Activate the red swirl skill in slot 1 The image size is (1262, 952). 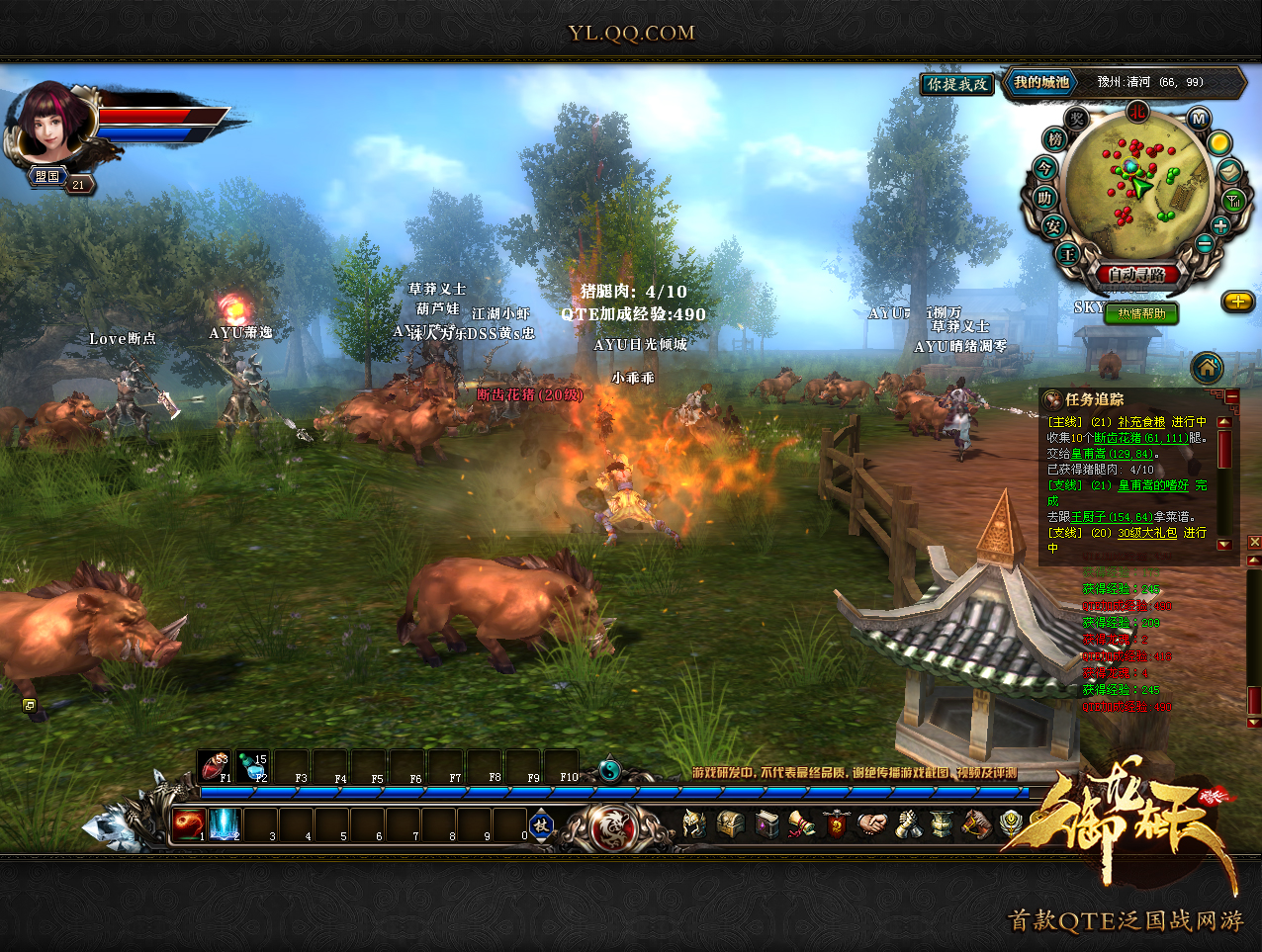coord(189,824)
